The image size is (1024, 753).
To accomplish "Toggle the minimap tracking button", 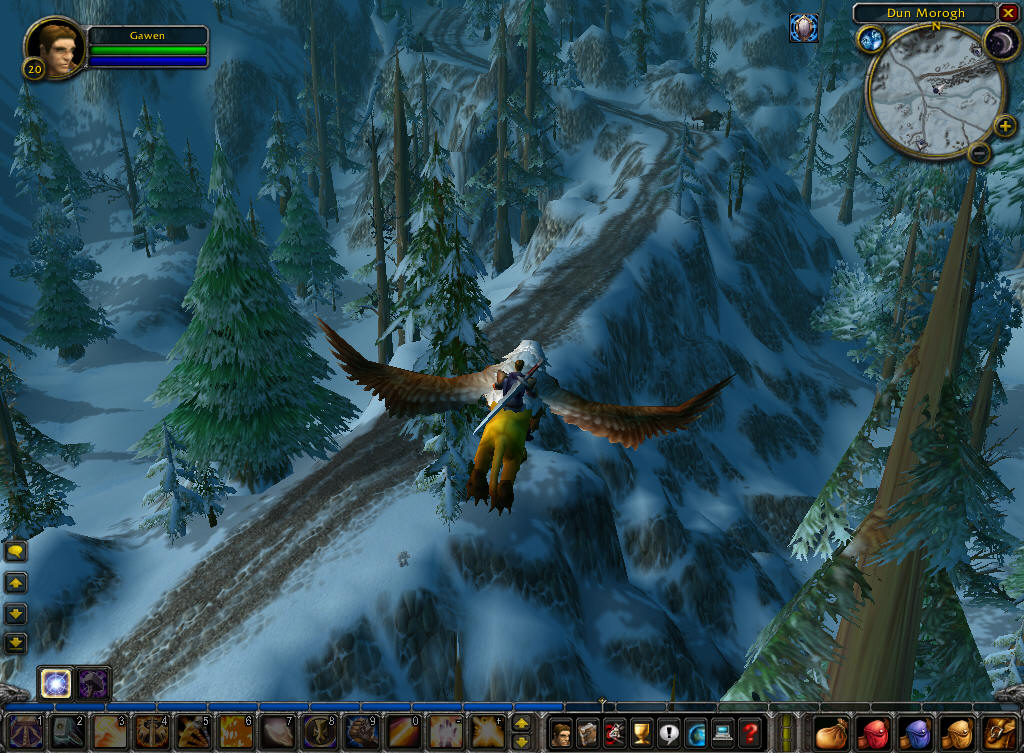I will [x=868, y=39].
